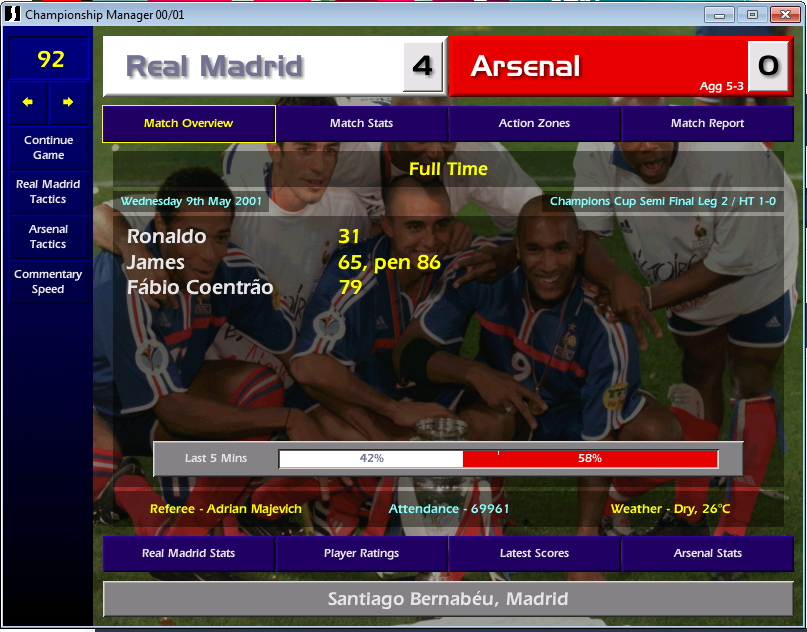This screenshot has width=807, height=632.
Task: Show Player Ratings
Action: coord(361,554)
